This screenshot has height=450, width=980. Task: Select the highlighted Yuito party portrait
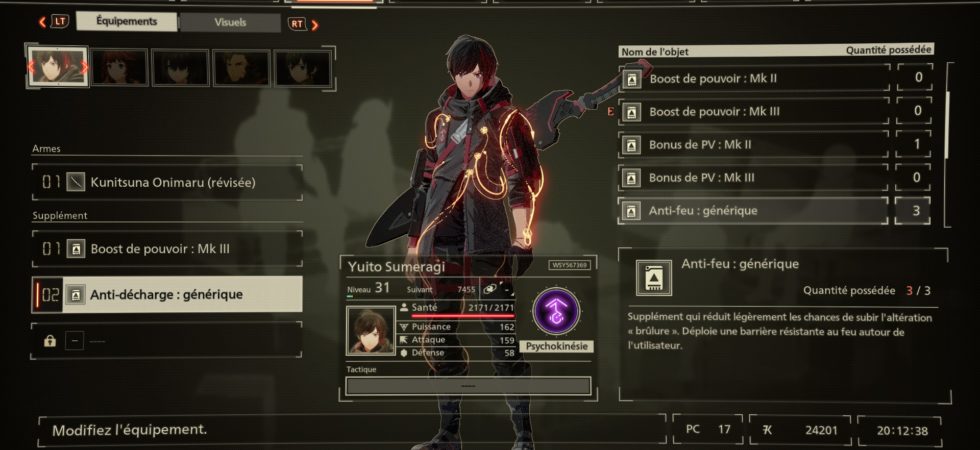[58, 67]
